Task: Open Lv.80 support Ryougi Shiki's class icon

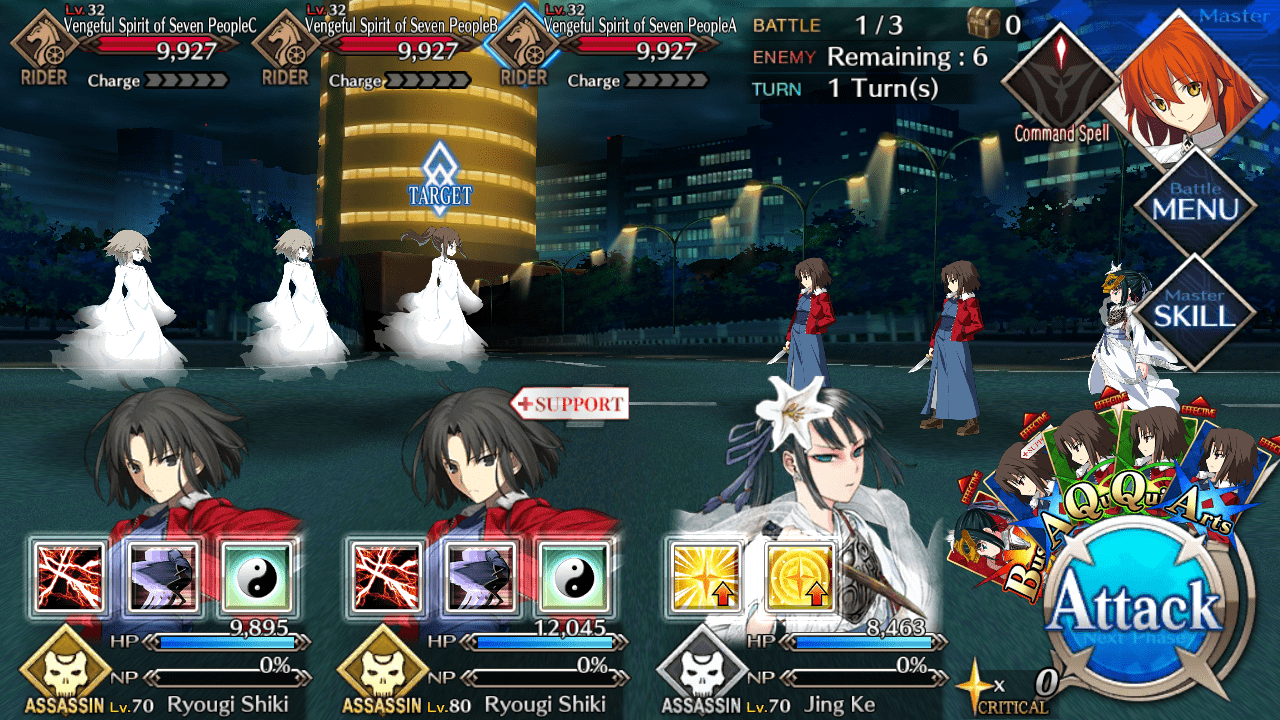Action: click(383, 670)
